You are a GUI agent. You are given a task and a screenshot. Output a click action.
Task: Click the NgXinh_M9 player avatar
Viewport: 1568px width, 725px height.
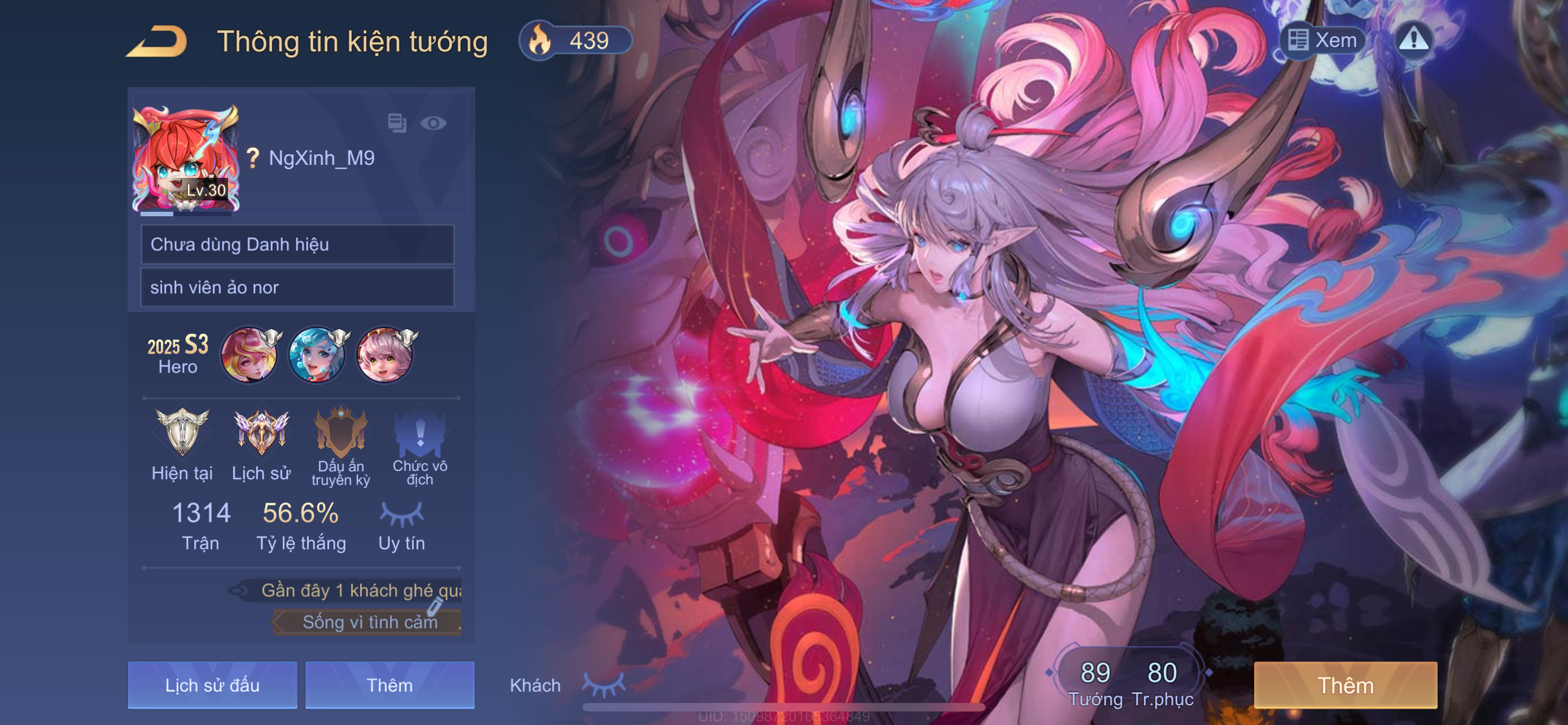point(186,159)
